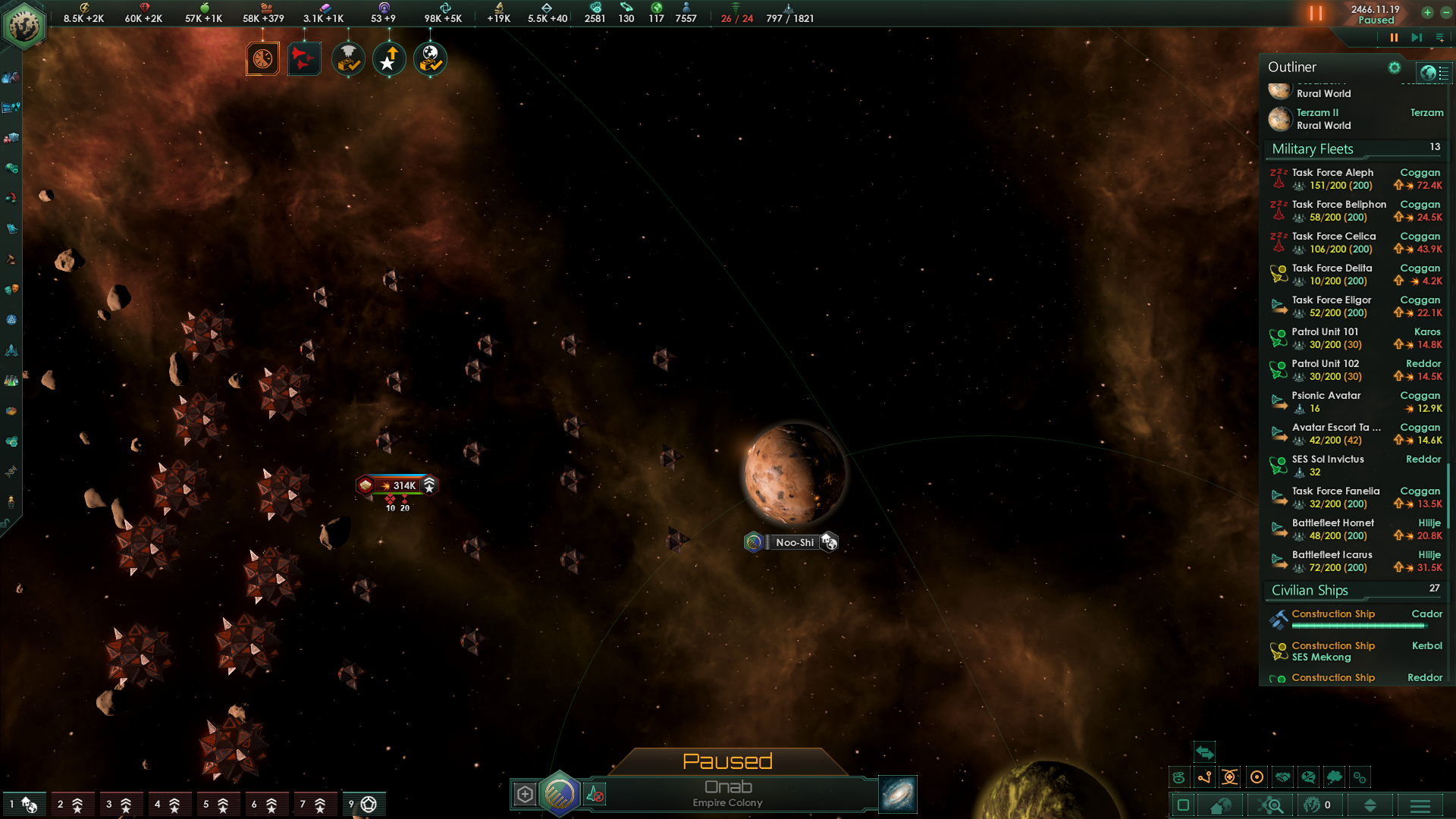Screen dimensions: 1456x819
Task: Open the galaxy map view
Action: point(898,794)
